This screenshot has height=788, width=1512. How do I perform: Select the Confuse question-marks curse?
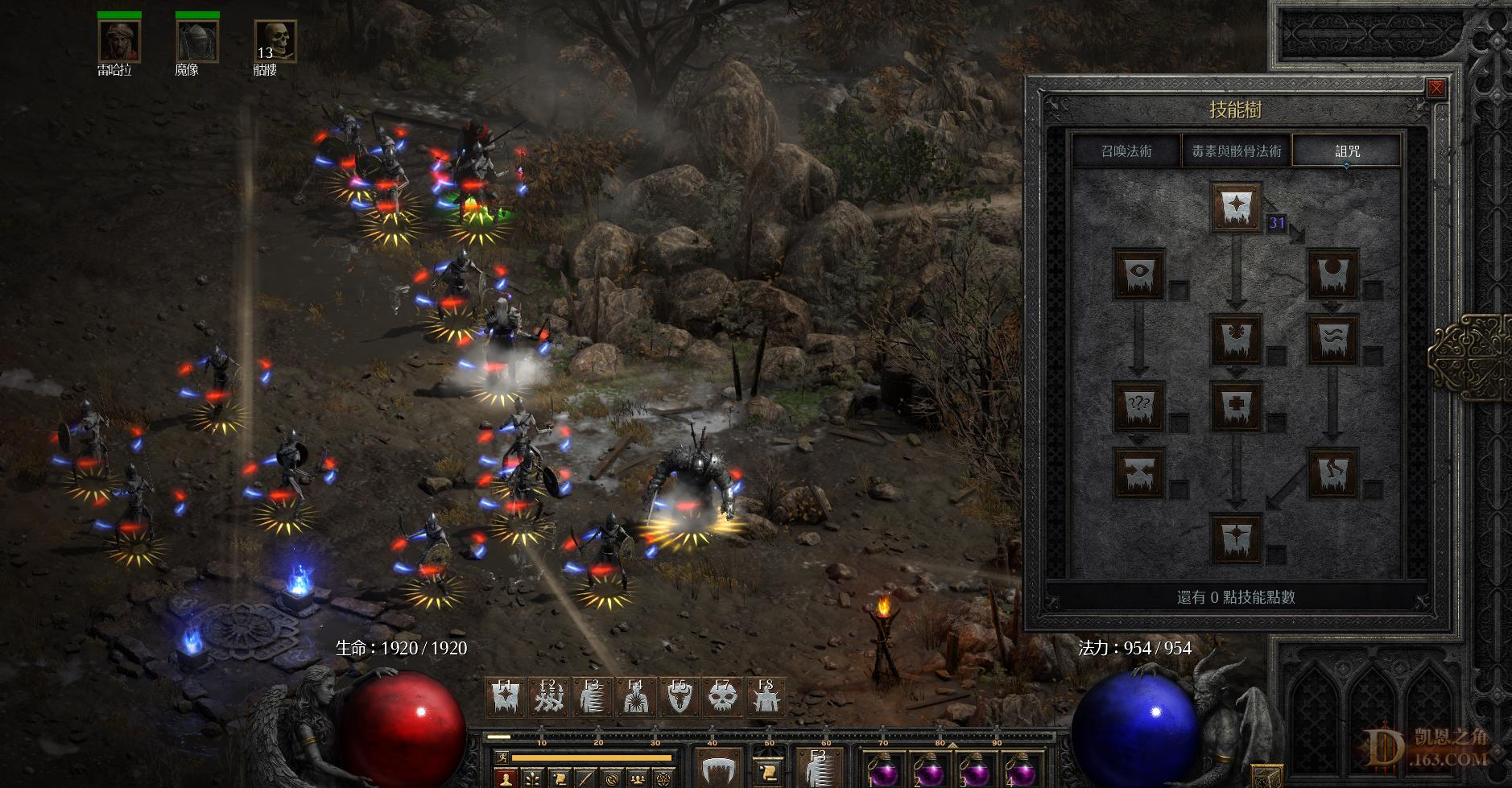[x=1138, y=406]
